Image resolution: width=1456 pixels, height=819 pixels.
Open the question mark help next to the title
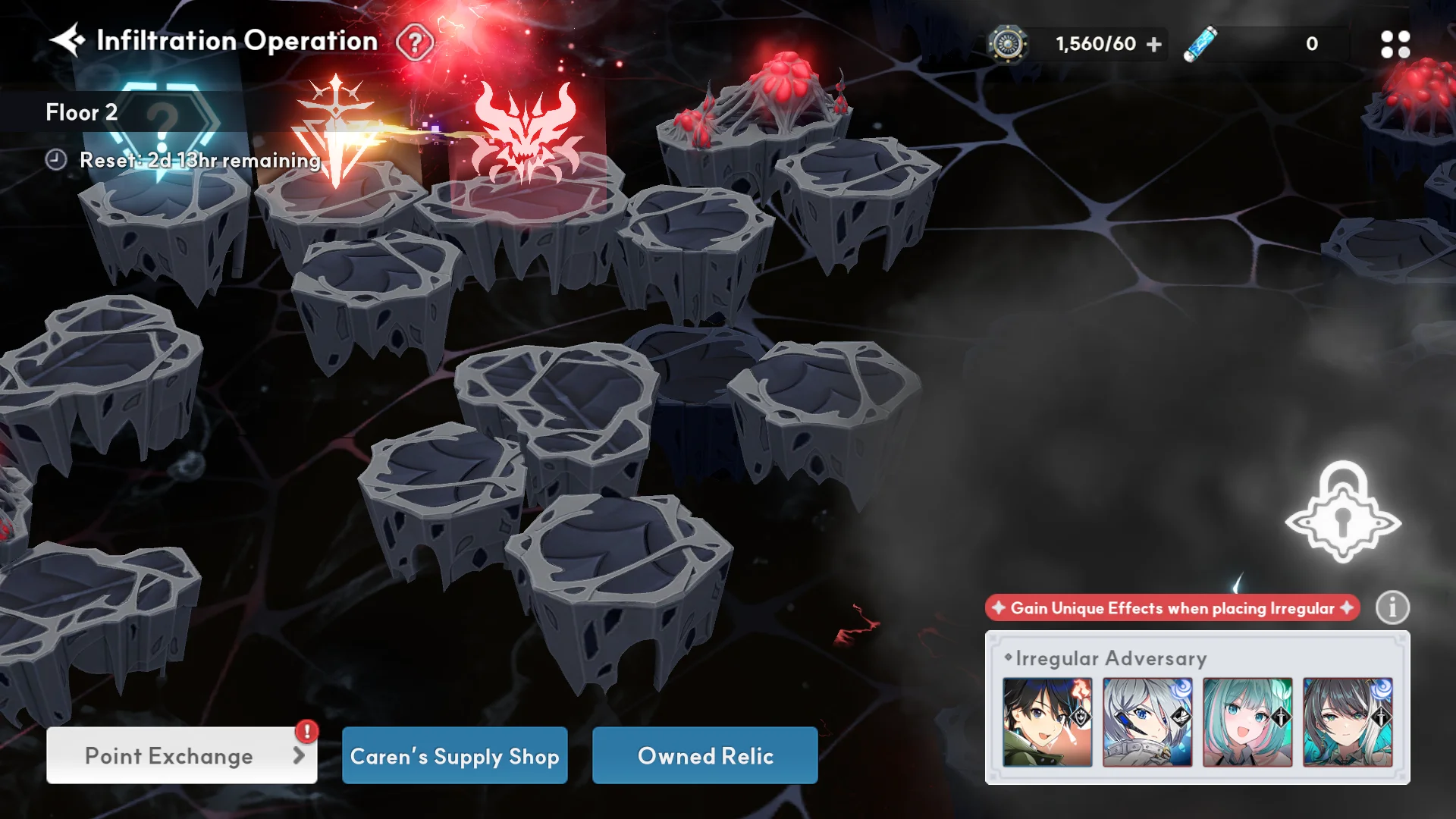point(415,42)
